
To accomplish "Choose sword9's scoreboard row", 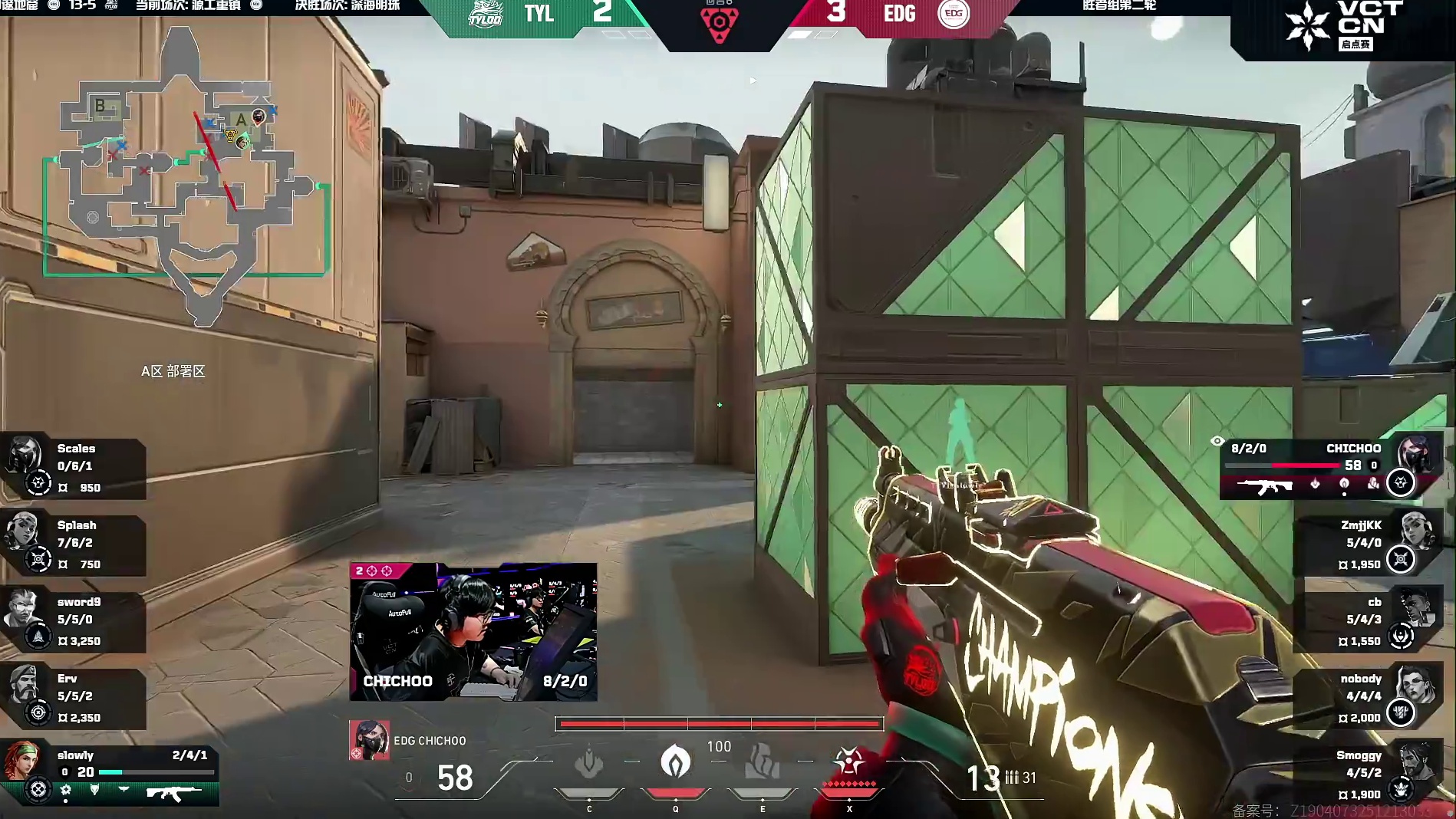I will 74,621.
